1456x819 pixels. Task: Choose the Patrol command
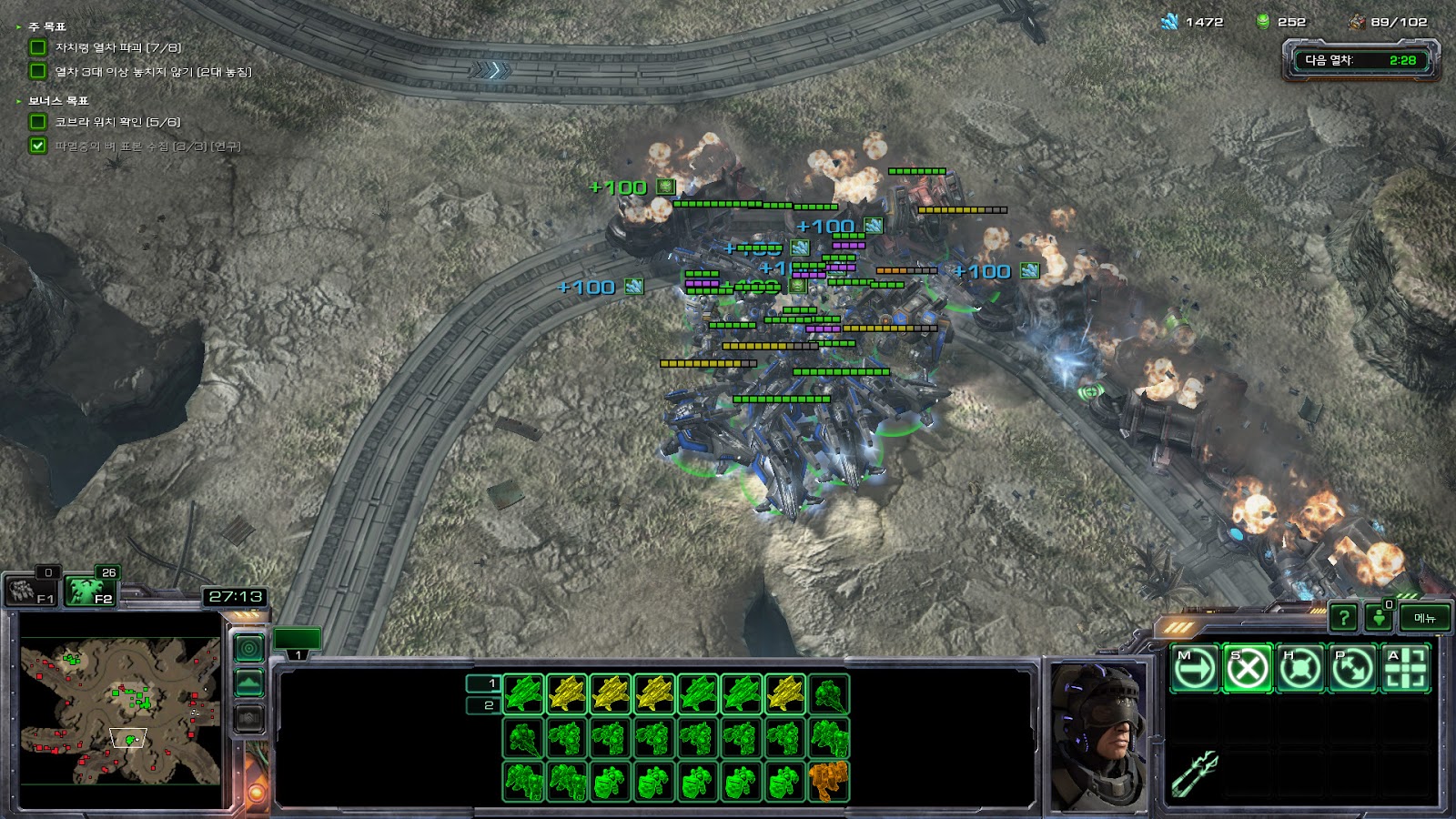tap(1353, 669)
